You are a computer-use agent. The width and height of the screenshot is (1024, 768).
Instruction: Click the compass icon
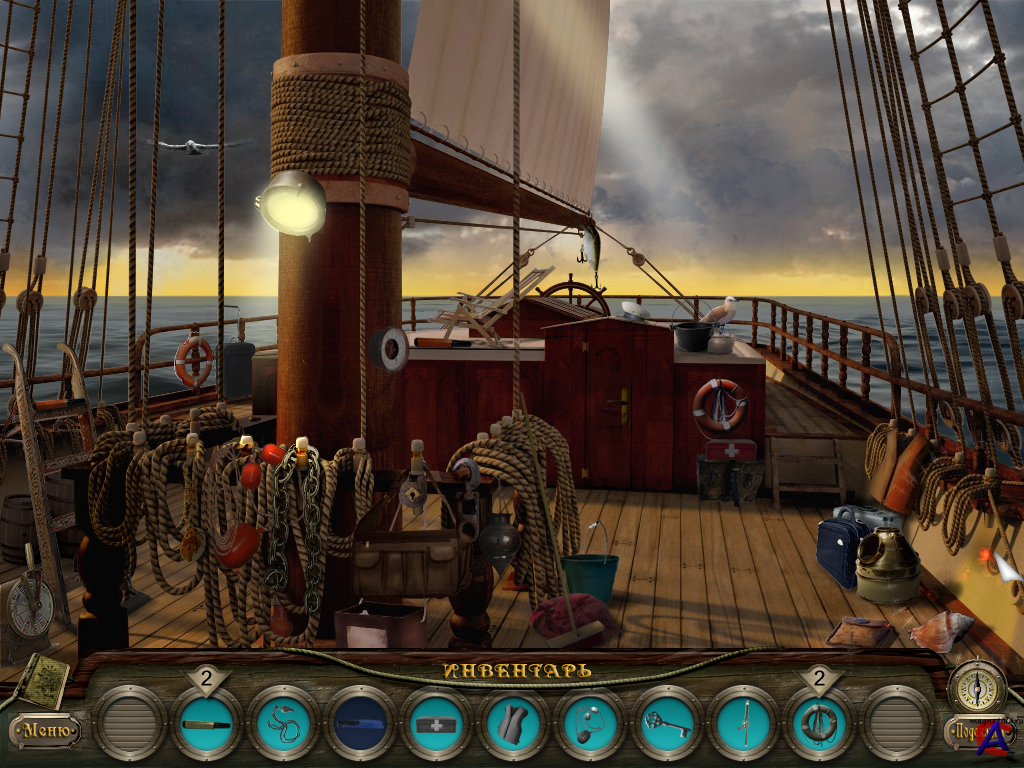977,686
